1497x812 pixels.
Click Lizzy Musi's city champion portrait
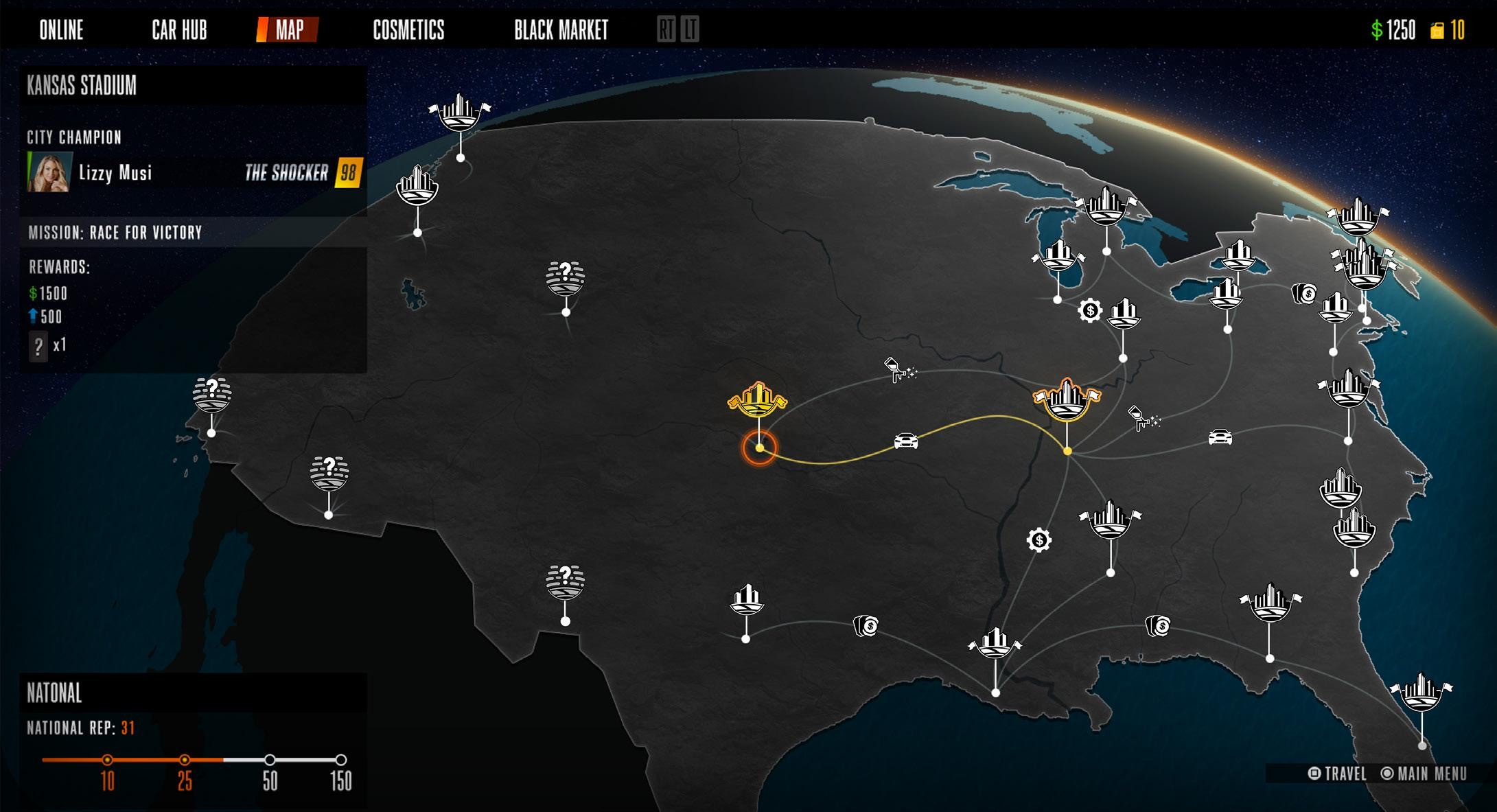(49, 172)
